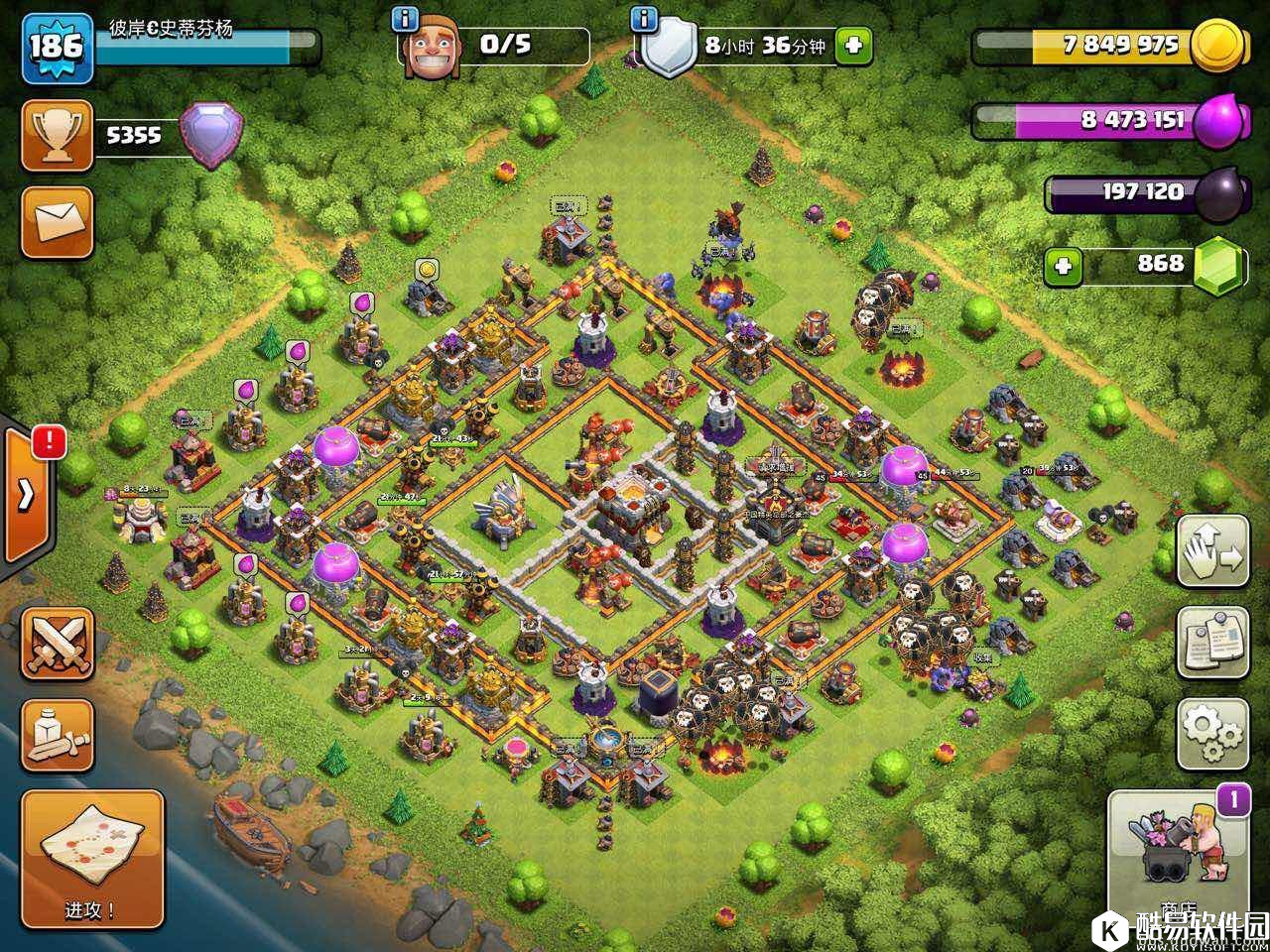
Task: Show builder info icon
Action: pos(405,18)
